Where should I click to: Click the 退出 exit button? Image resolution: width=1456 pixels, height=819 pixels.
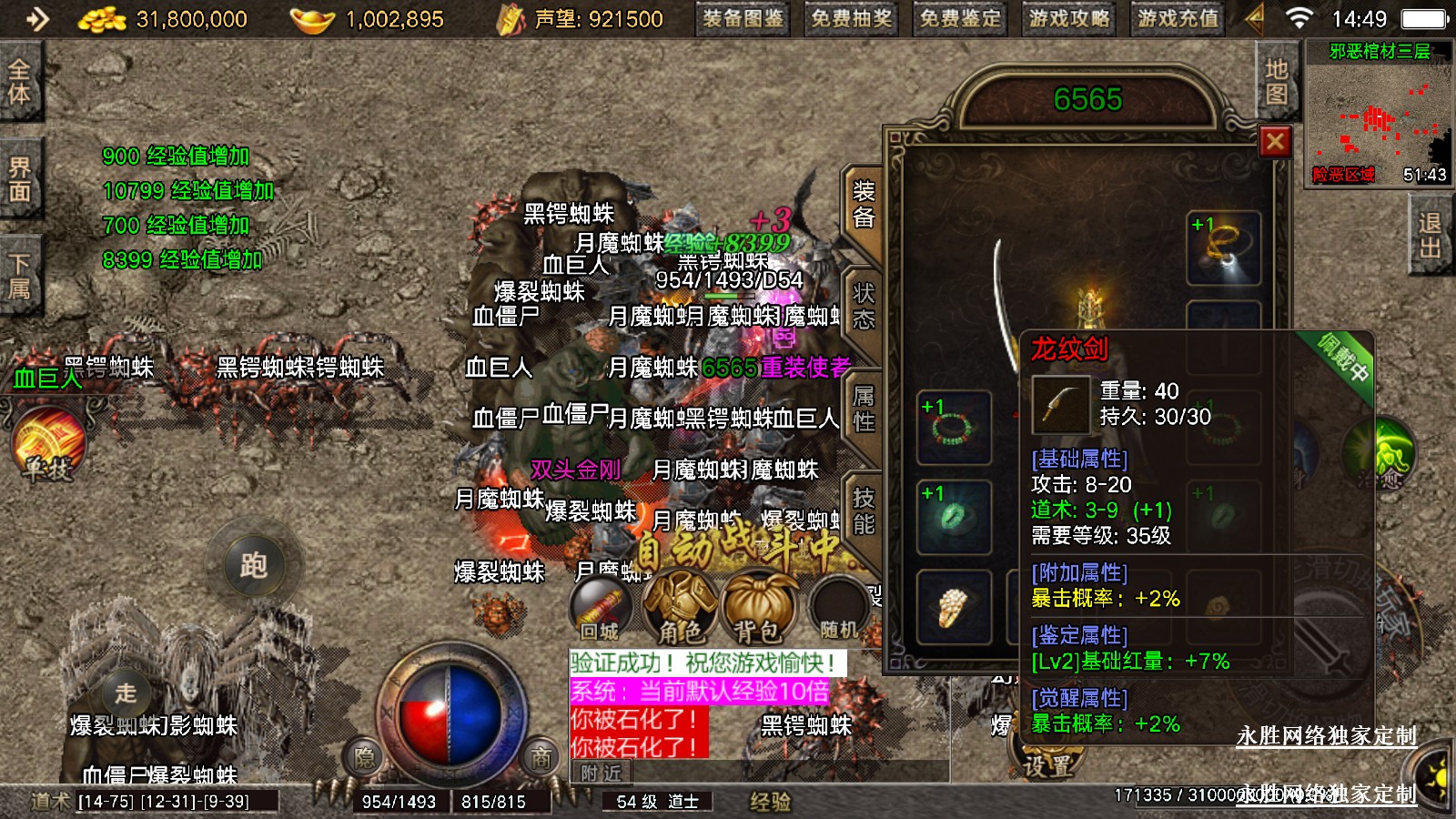point(1430,237)
